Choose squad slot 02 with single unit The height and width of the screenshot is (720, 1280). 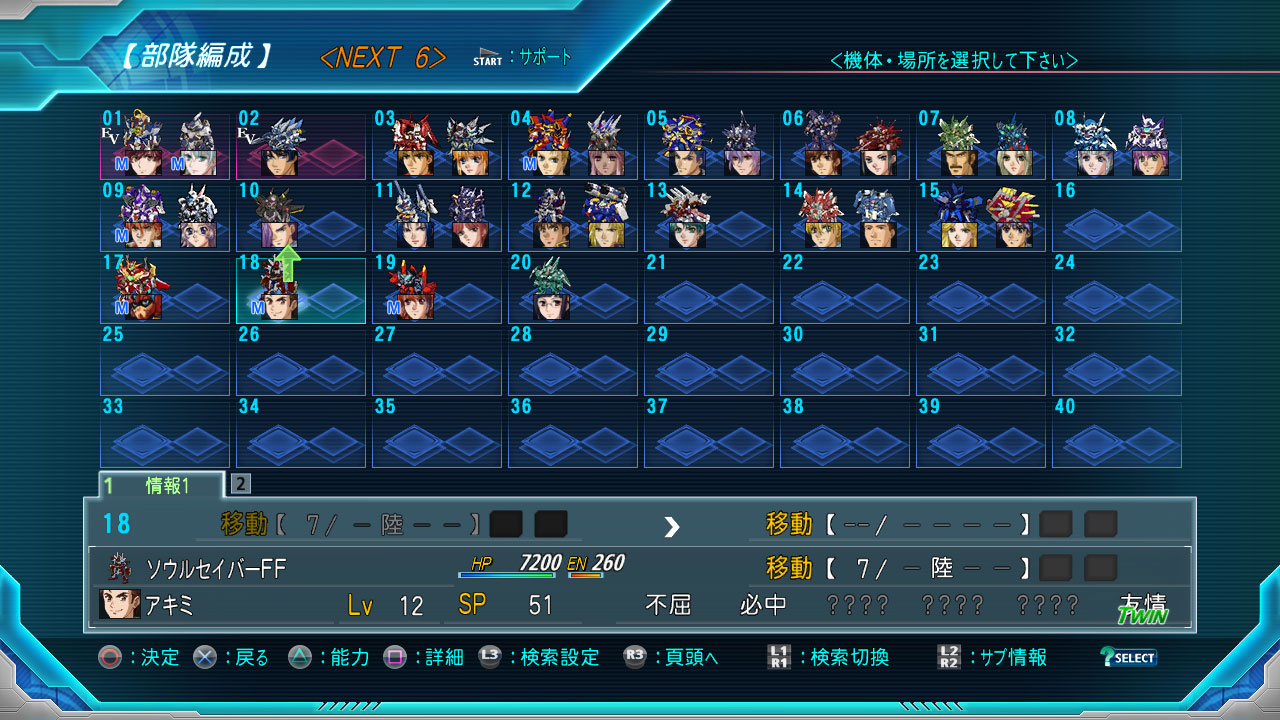301,146
